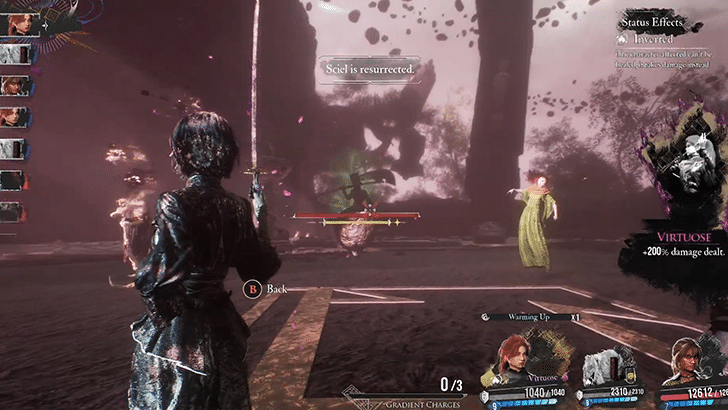Select the top portrait in turn order
Screen dimensions: 728x410
12,22
